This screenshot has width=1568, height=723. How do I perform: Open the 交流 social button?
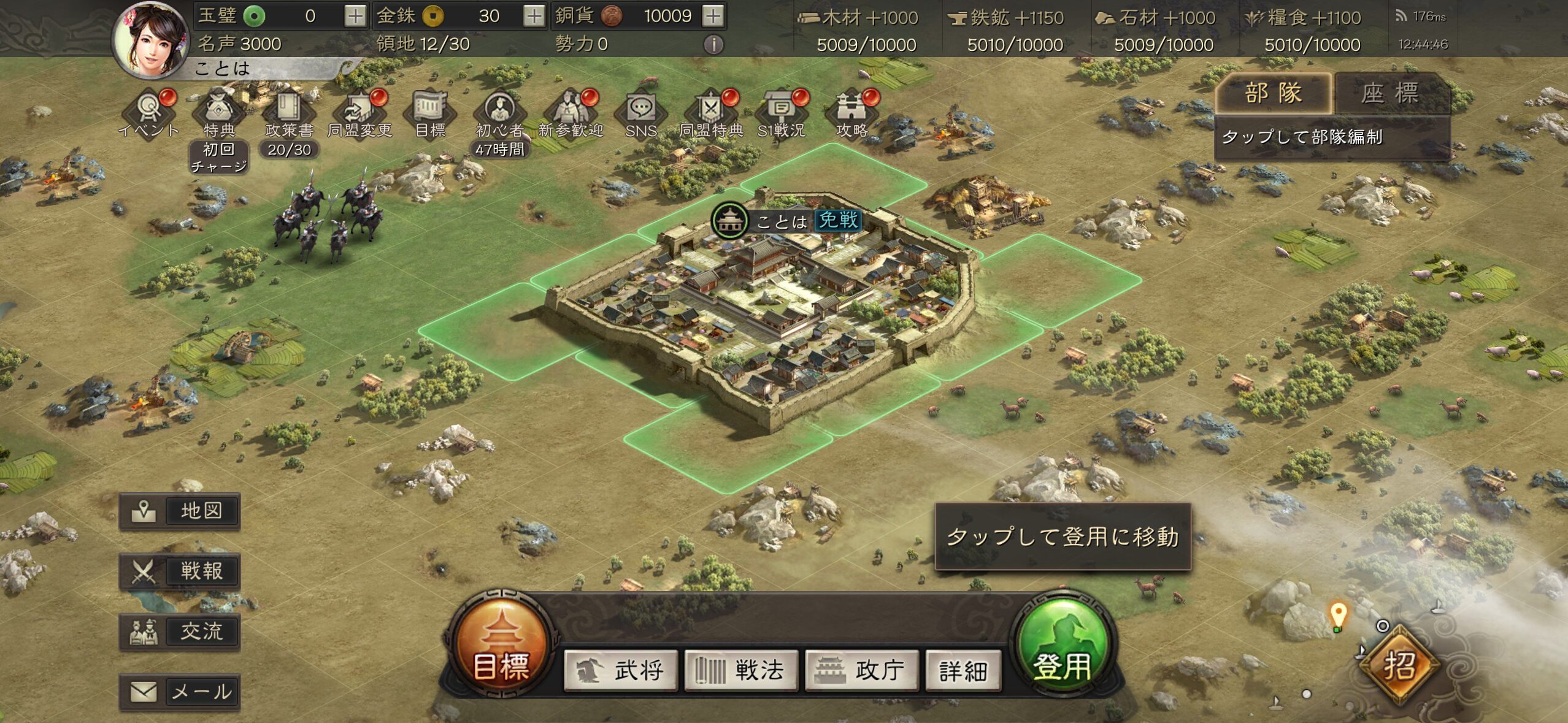point(180,632)
